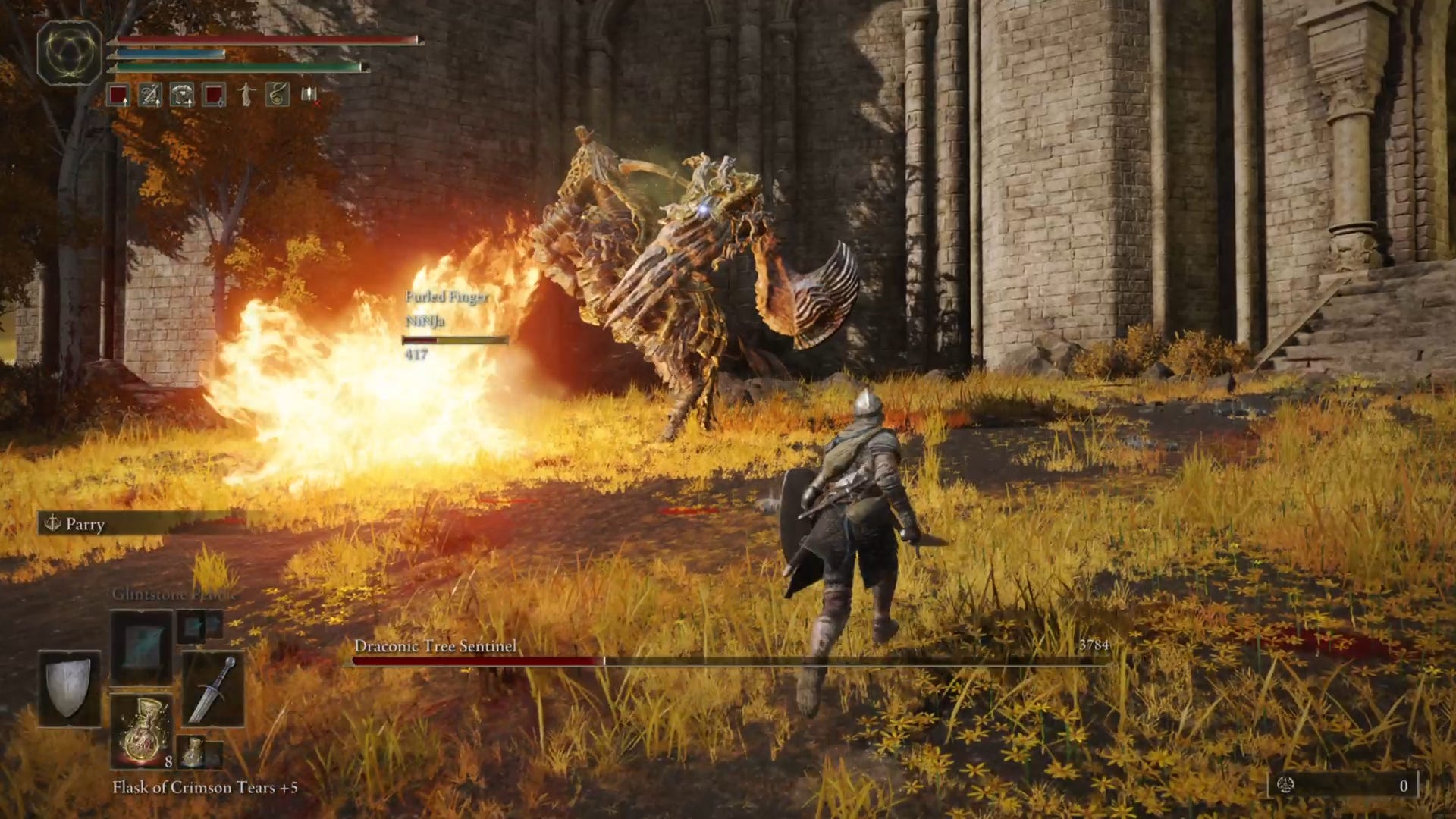Choose the equipped sword weapon slot
The height and width of the screenshot is (819, 1456).
pos(213,689)
